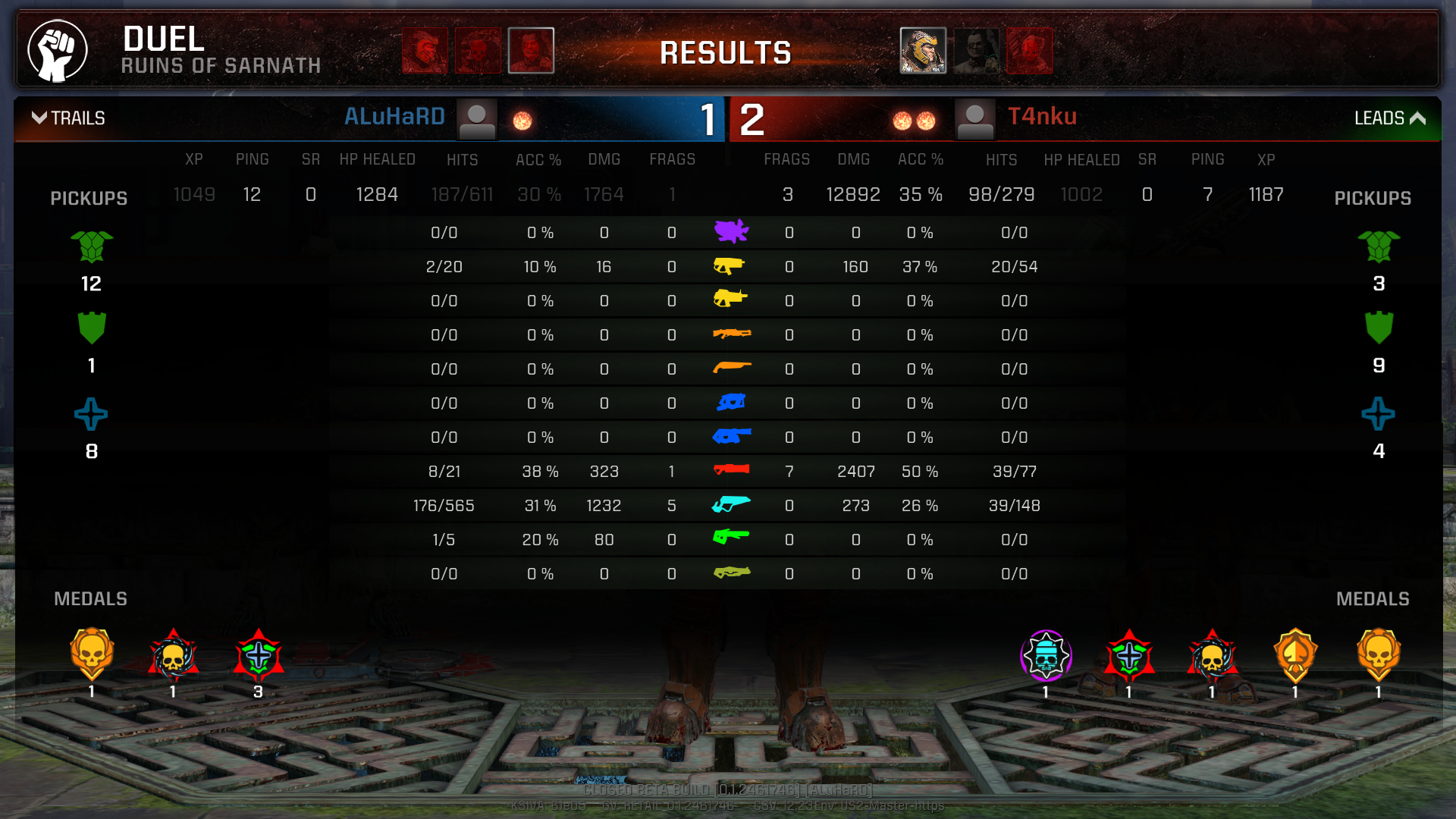Inspect ALuHaRD's green cross medal
The width and height of the screenshot is (1456, 819).
(259, 656)
